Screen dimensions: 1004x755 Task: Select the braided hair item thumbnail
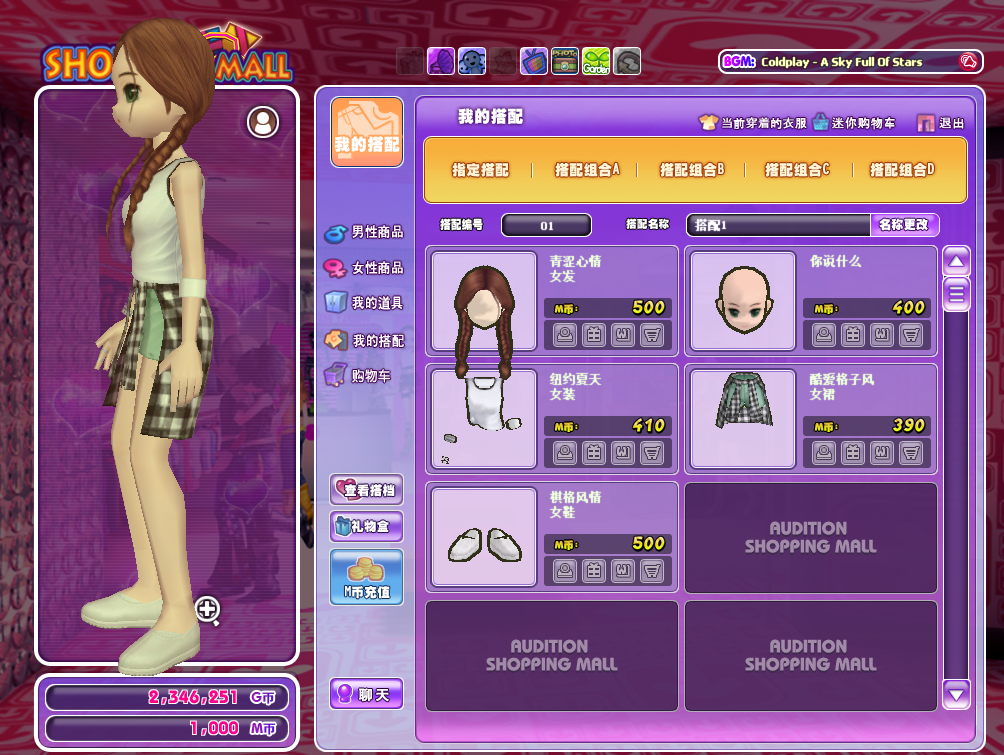click(x=484, y=302)
